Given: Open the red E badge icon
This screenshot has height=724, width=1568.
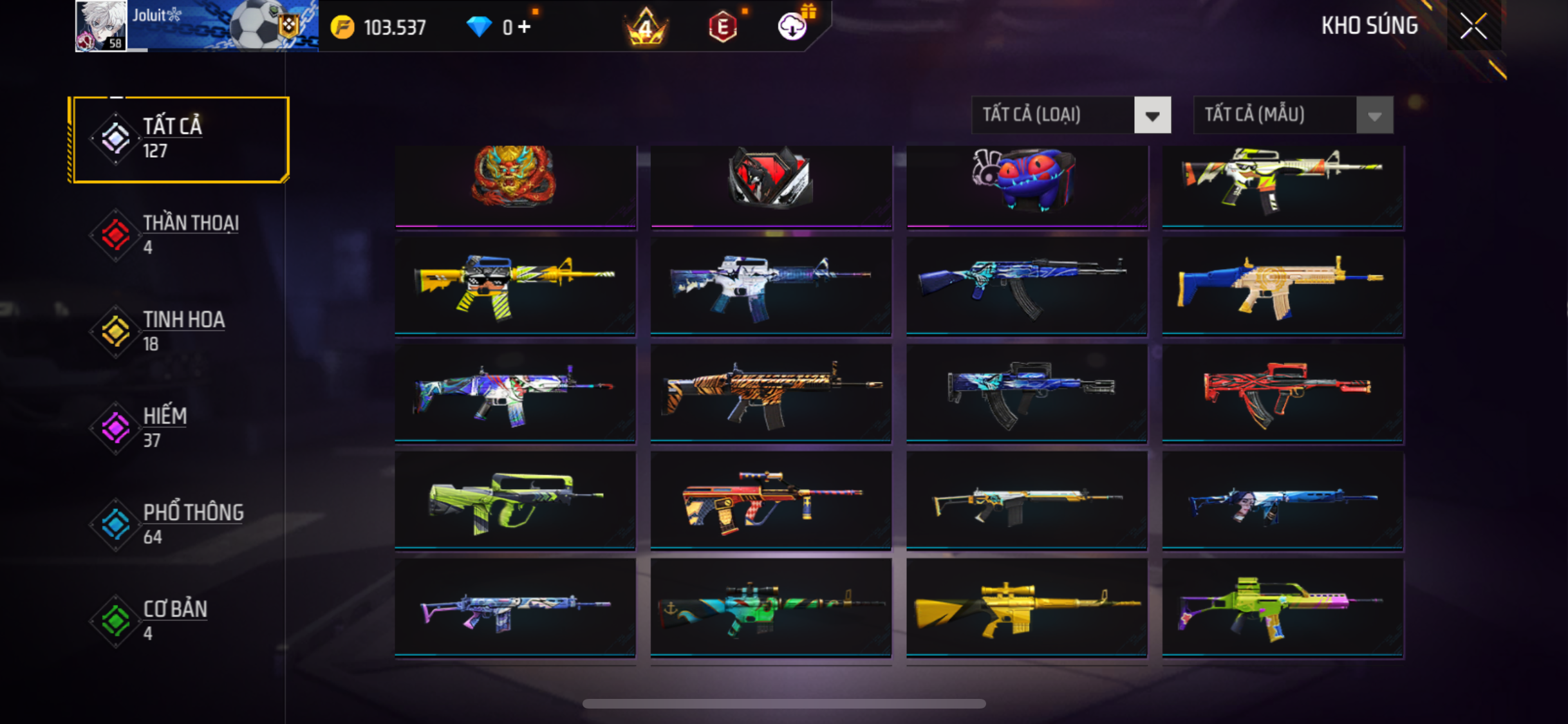Looking at the screenshot, I should click(x=723, y=28).
